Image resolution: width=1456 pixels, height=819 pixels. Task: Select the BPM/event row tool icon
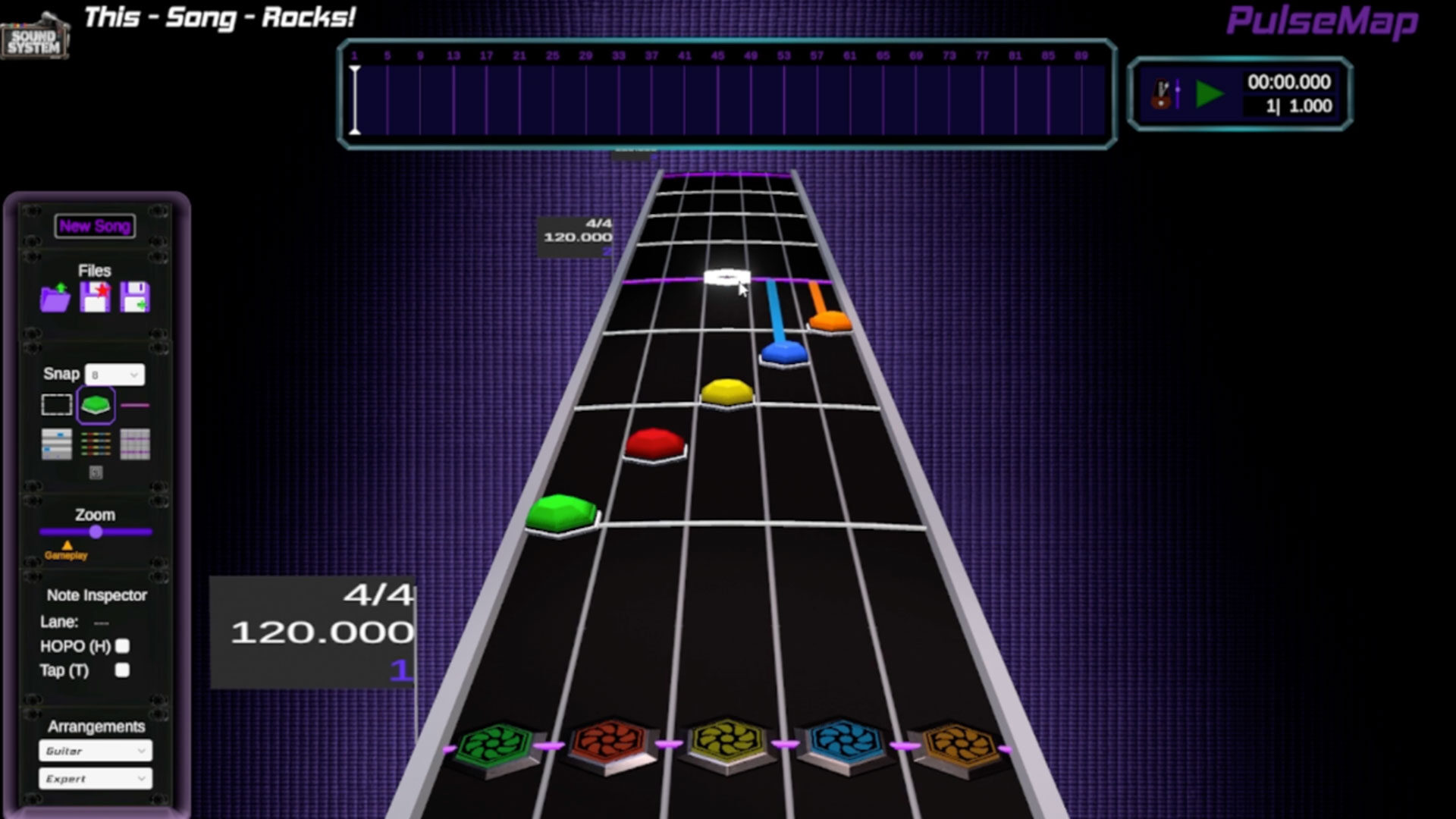pyautogui.click(x=56, y=444)
